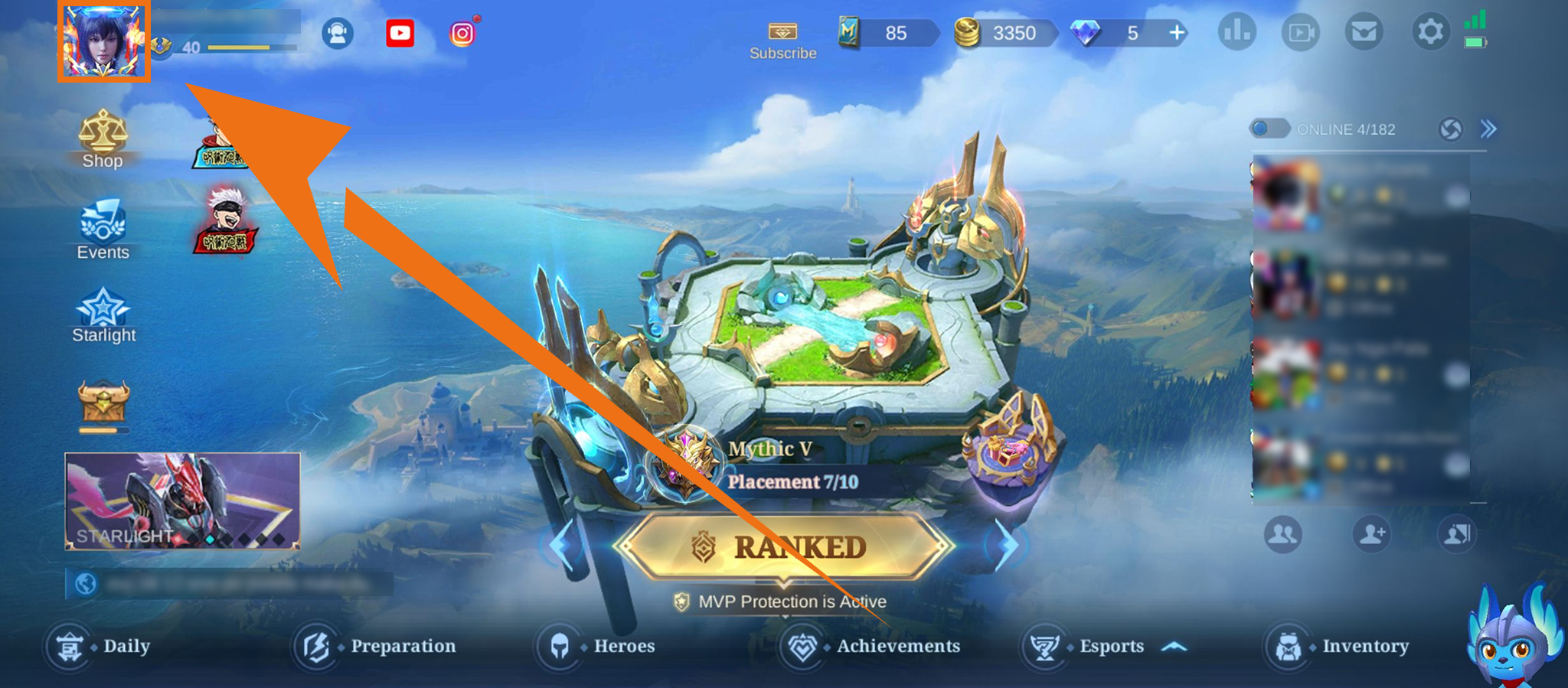Select the Starlight skin banner
Image resolution: width=1568 pixels, height=688 pixels.
(x=182, y=501)
